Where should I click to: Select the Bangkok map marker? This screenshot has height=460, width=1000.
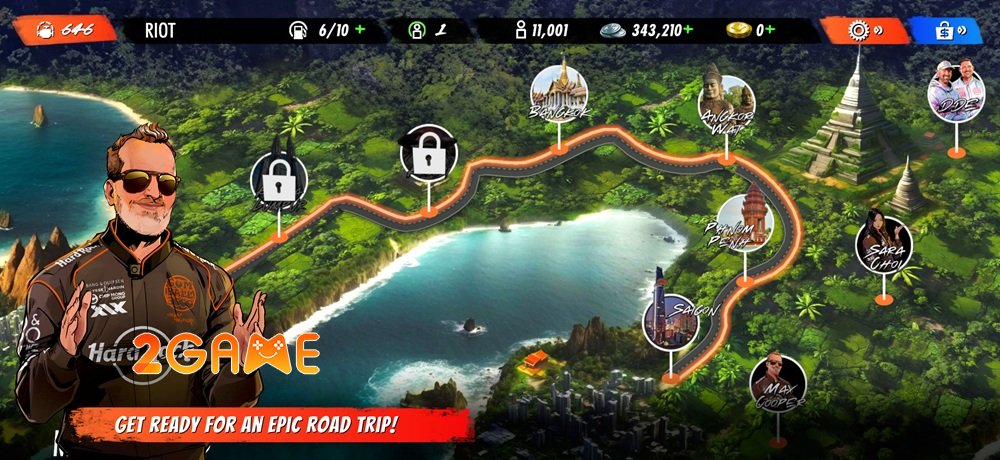pyautogui.click(x=559, y=95)
